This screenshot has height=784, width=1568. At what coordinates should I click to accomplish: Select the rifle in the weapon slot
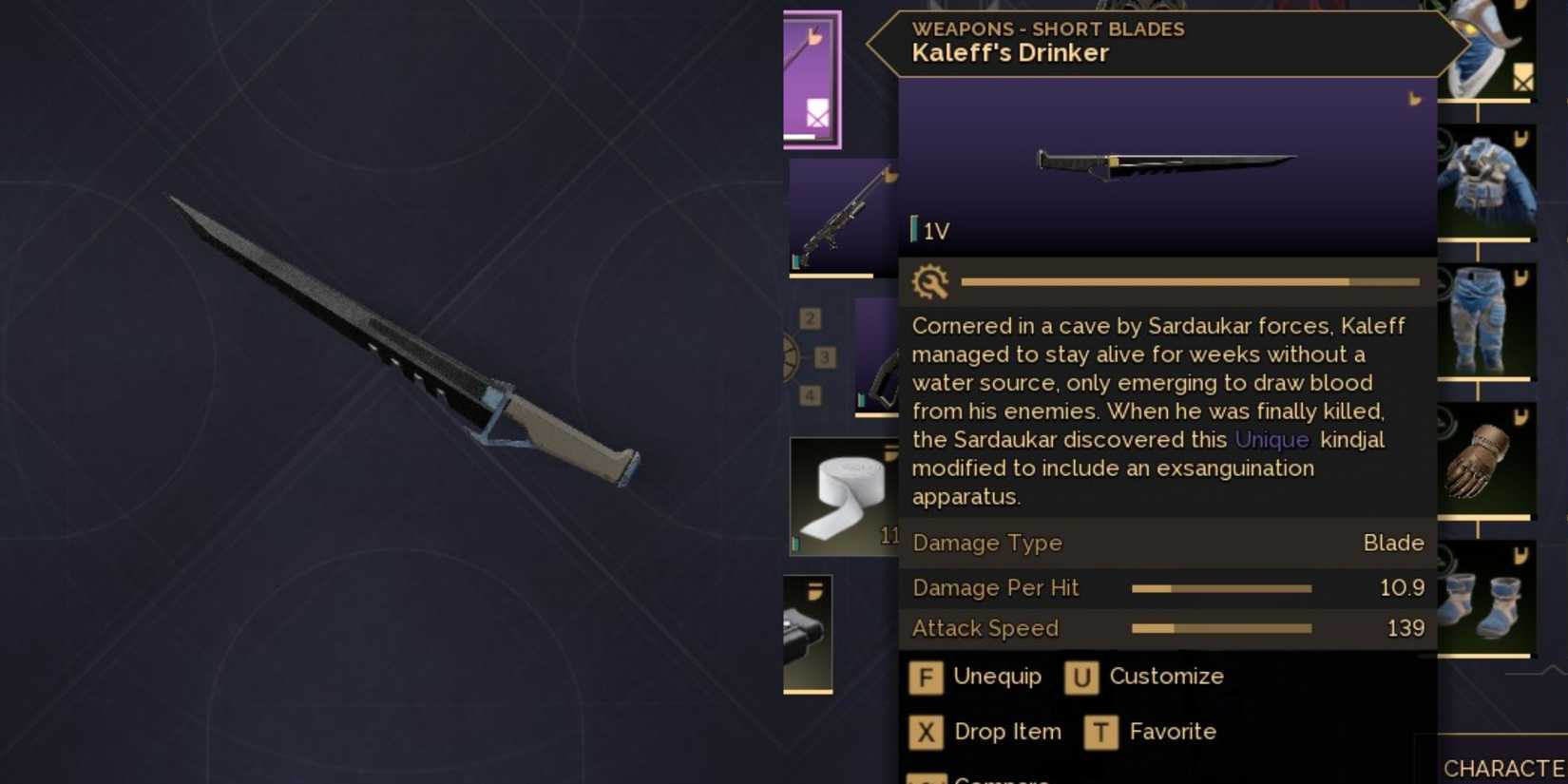tap(841, 214)
